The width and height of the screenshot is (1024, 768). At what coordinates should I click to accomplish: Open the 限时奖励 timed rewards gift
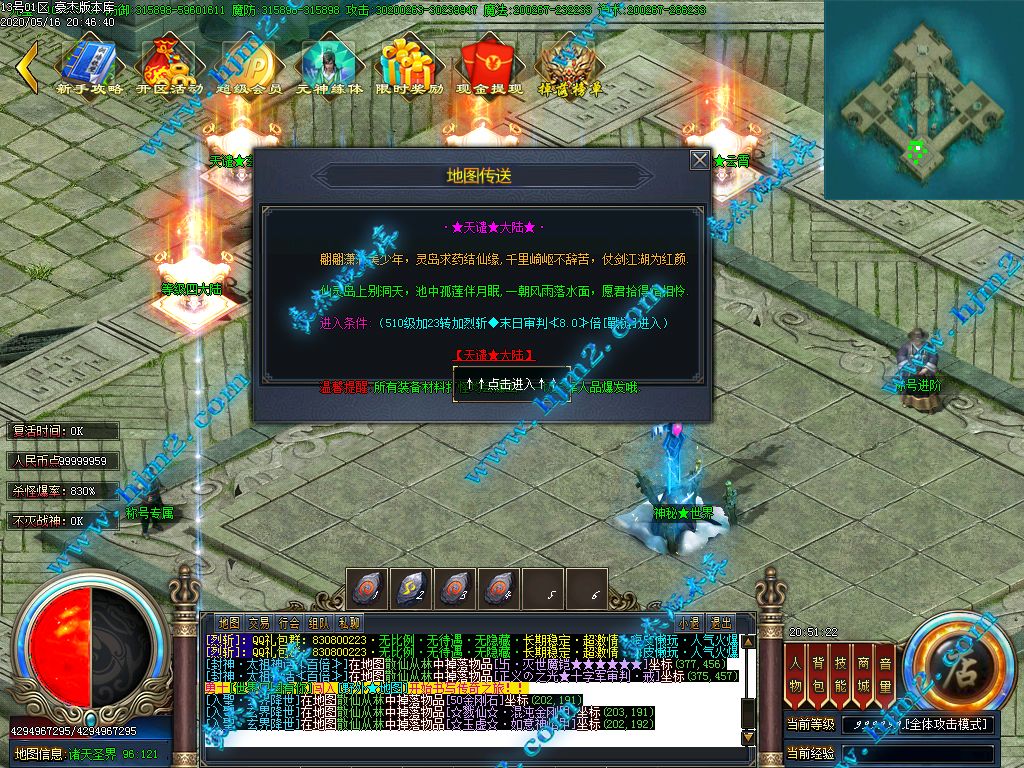410,68
